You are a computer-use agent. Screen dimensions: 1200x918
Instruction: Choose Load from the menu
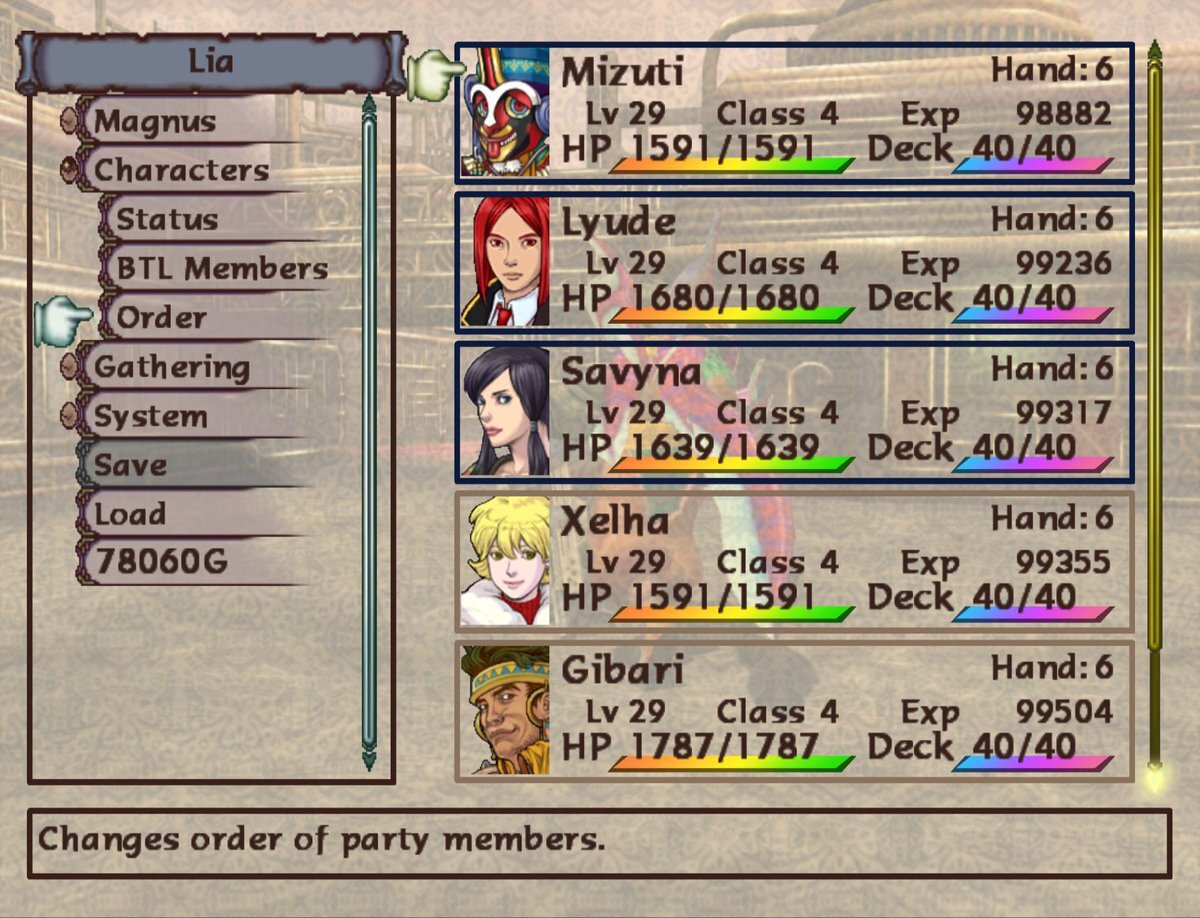pyautogui.click(x=130, y=514)
